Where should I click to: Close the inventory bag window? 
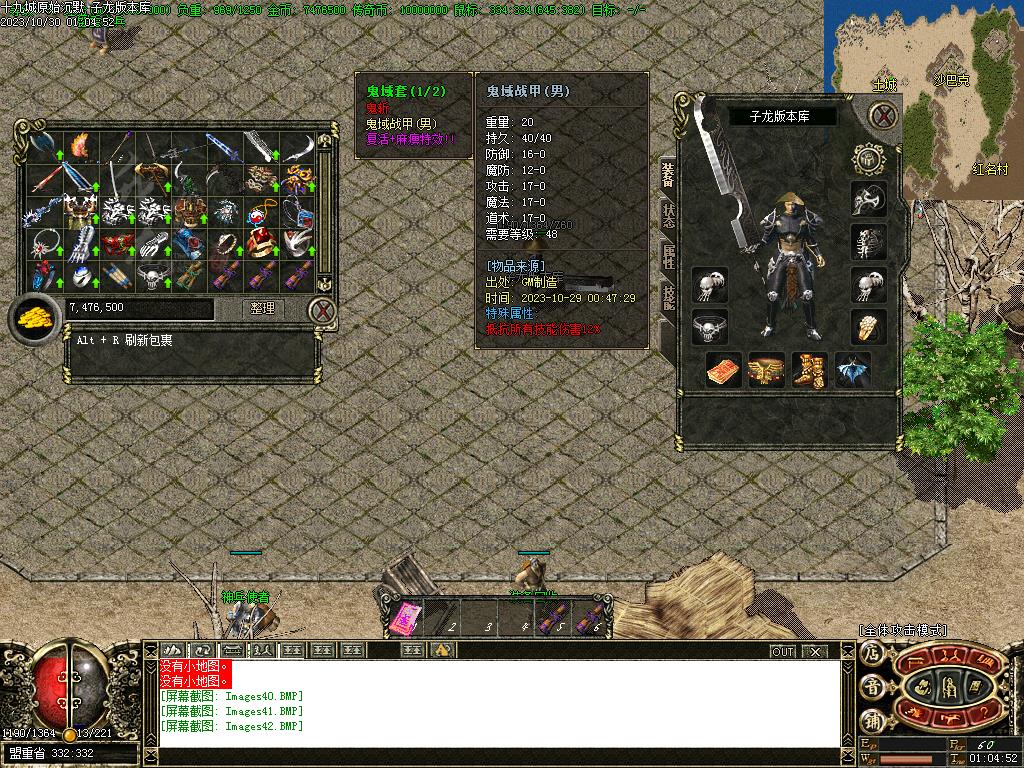point(321,311)
